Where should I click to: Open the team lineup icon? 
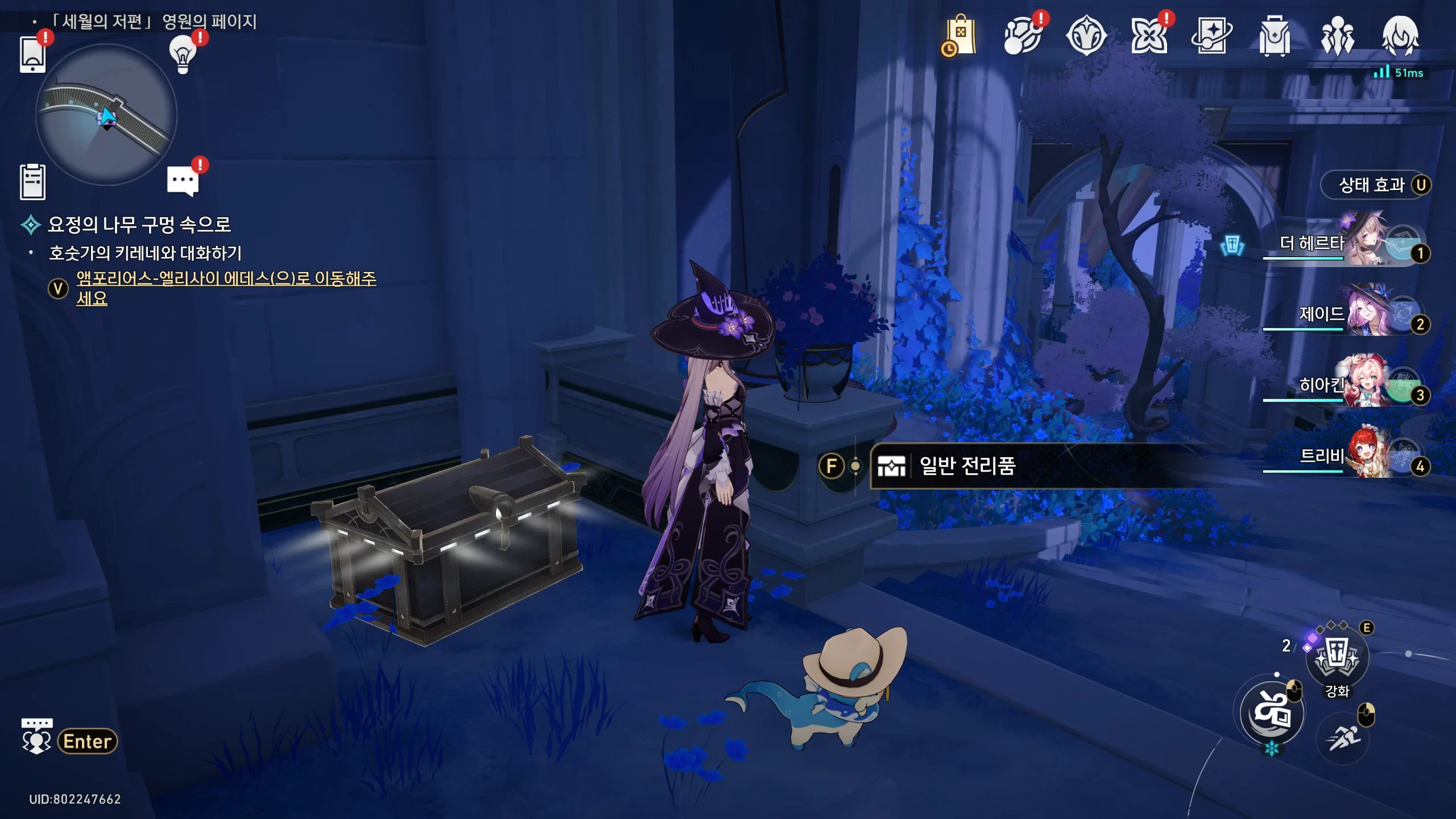(1337, 36)
